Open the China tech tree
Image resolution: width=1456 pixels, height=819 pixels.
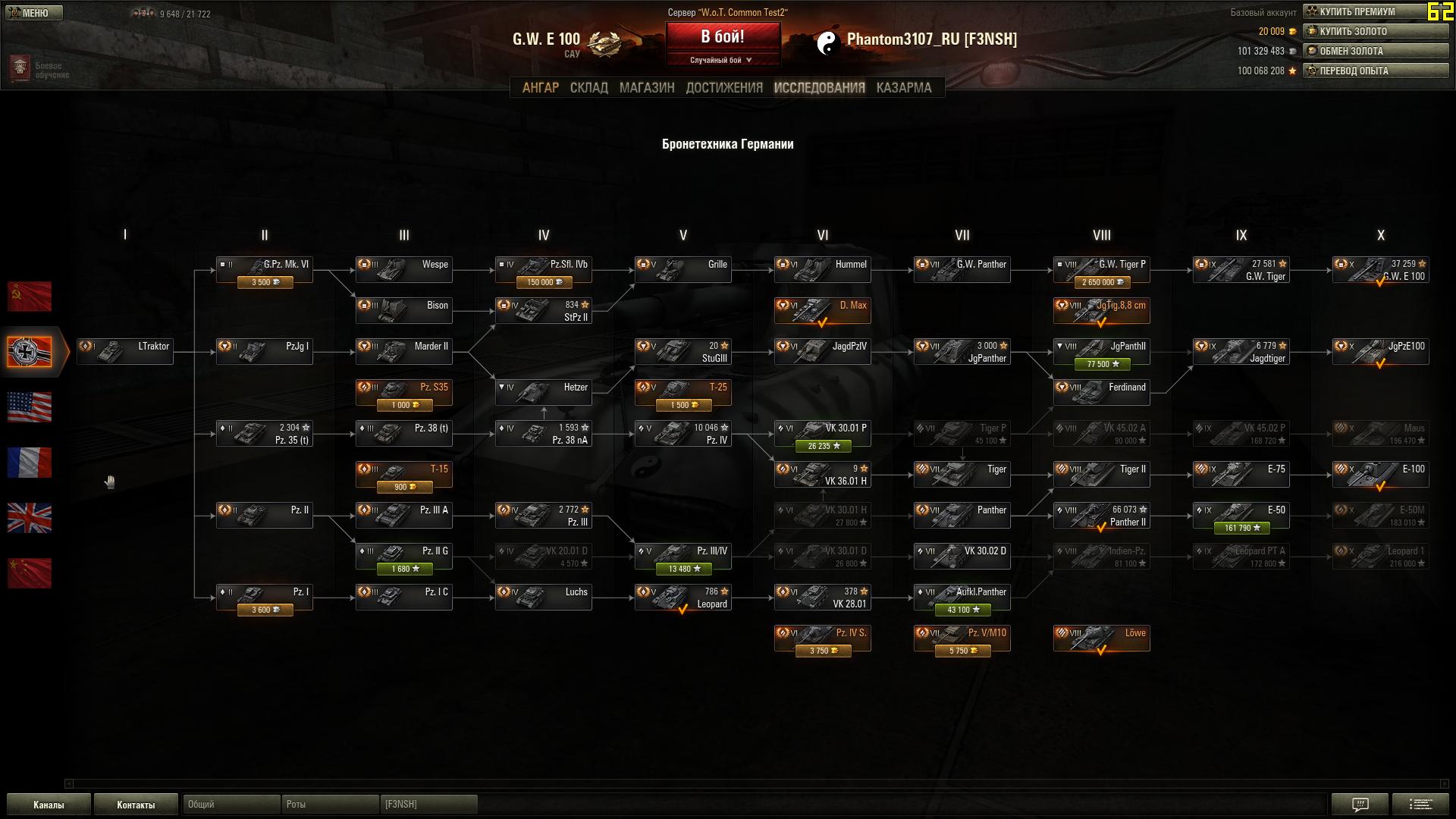click(x=30, y=573)
